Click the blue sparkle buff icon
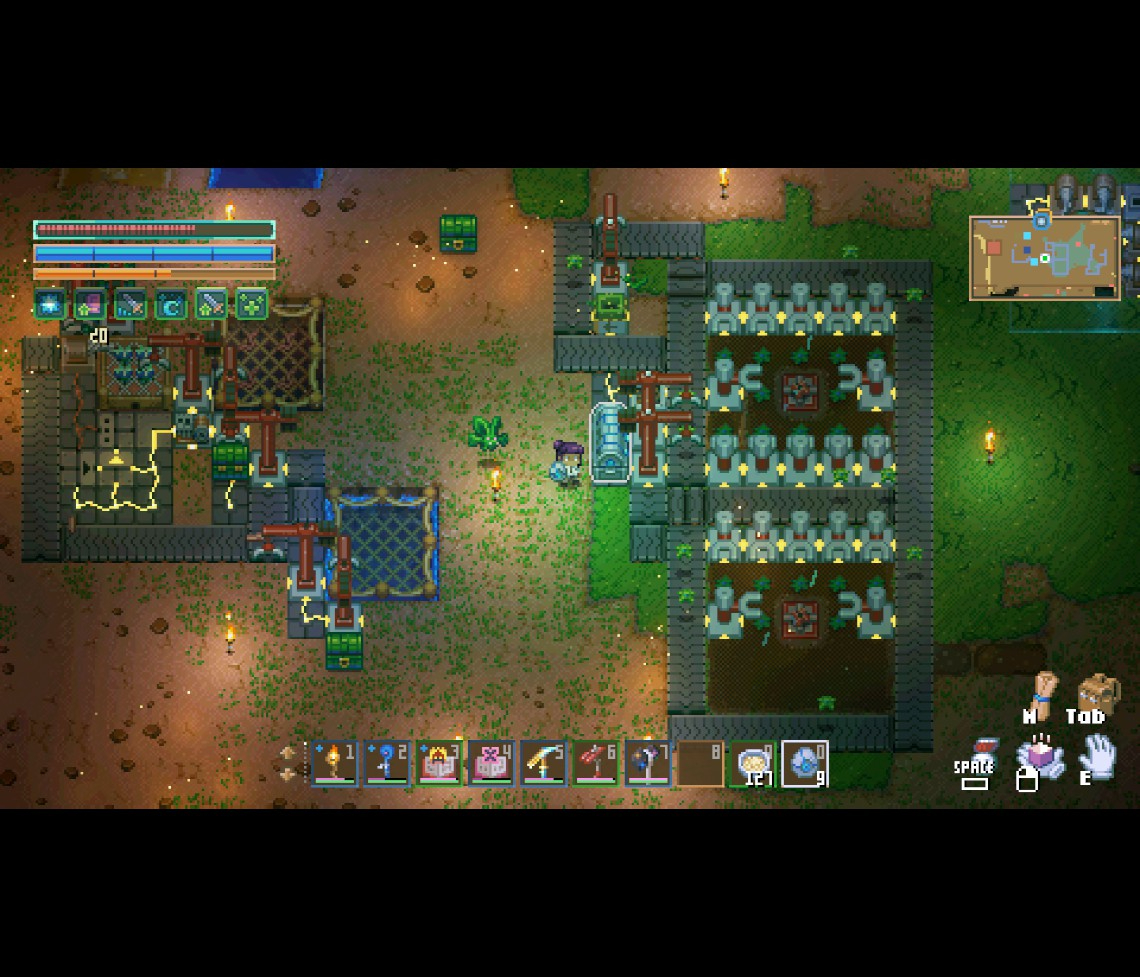Screen dimensions: 1140x977 click(50, 304)
